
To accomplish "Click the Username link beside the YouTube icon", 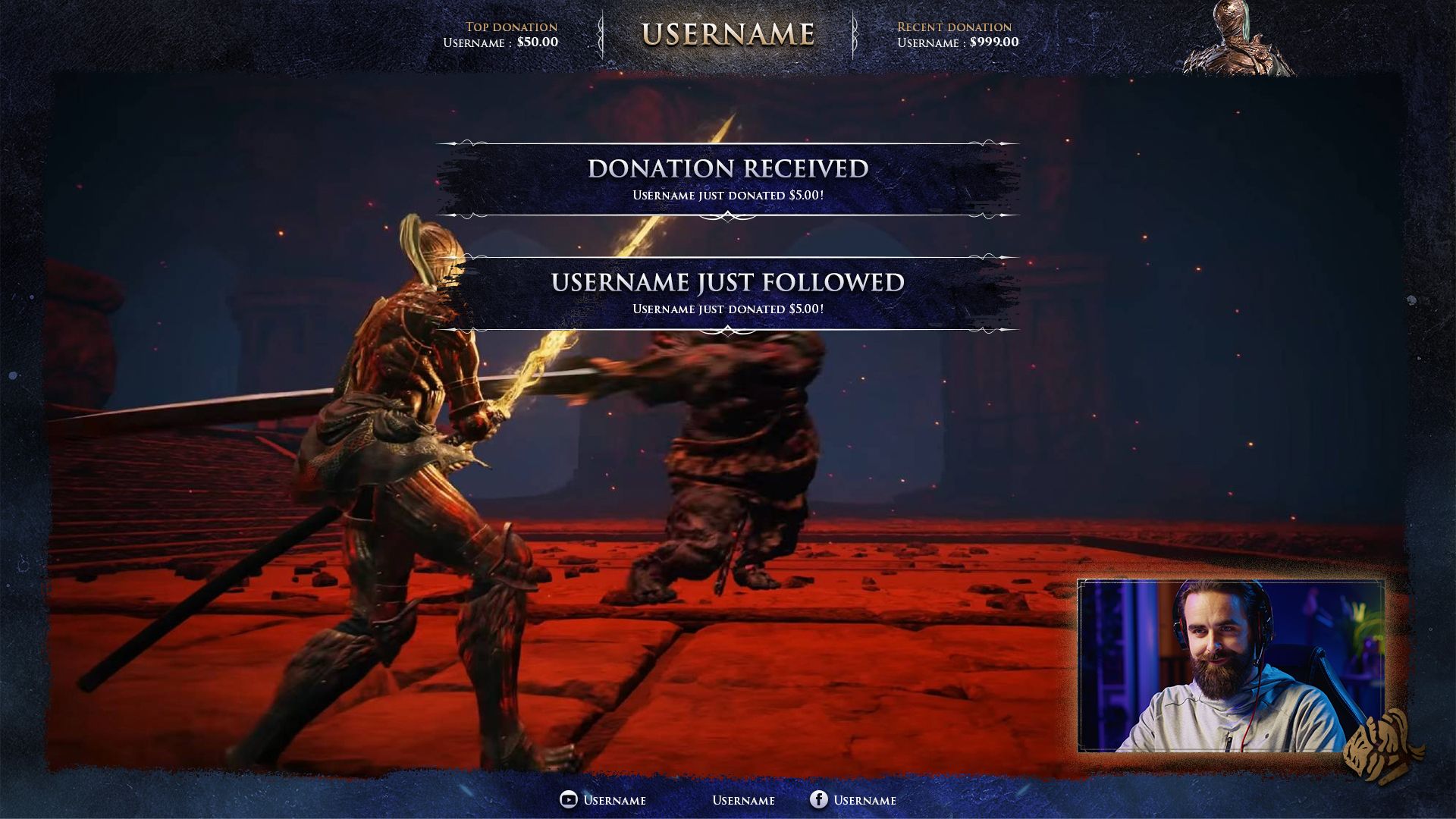I will click(615, 800).
